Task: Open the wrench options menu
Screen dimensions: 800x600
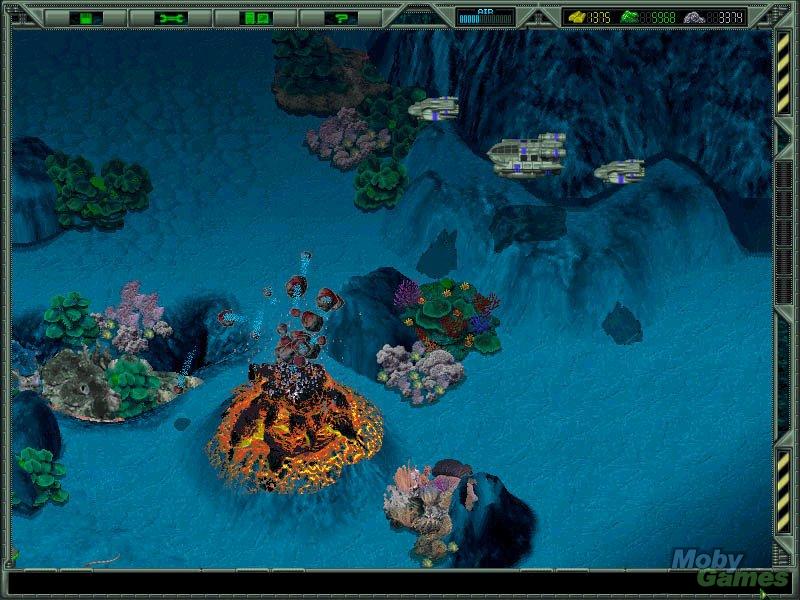Action: point(171,17)
